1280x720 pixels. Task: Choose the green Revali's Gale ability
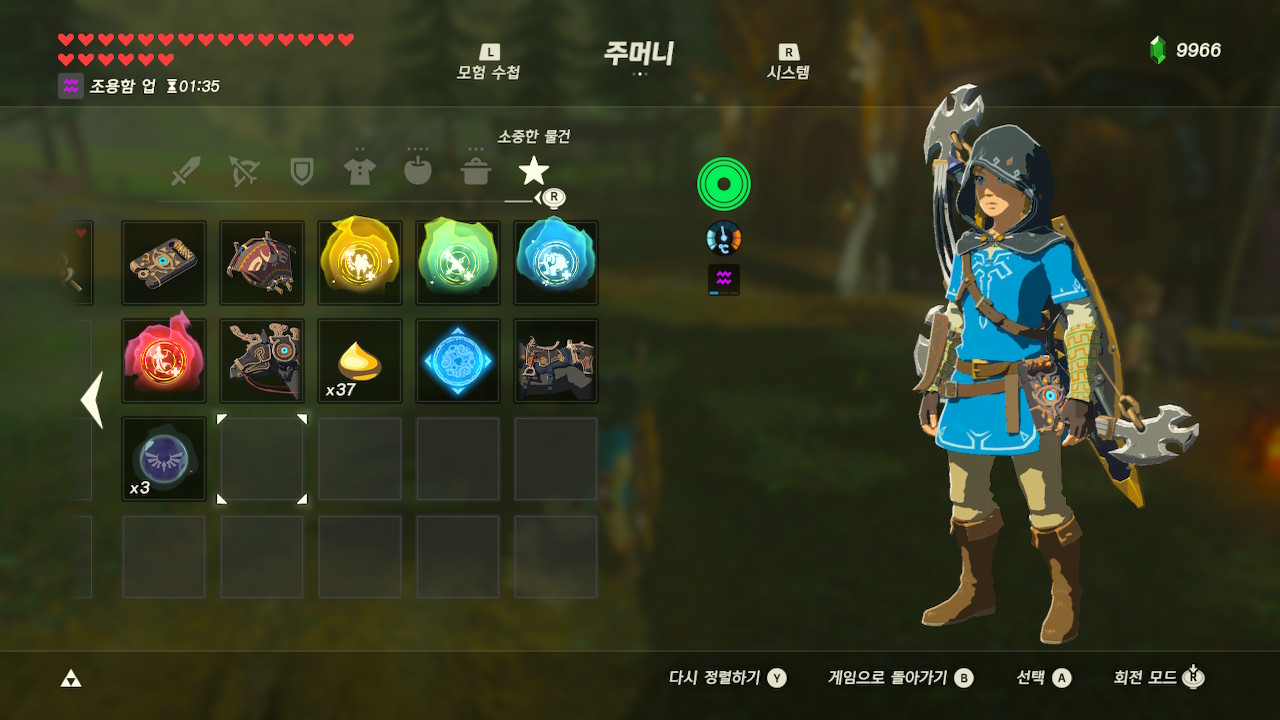(458, 263)
